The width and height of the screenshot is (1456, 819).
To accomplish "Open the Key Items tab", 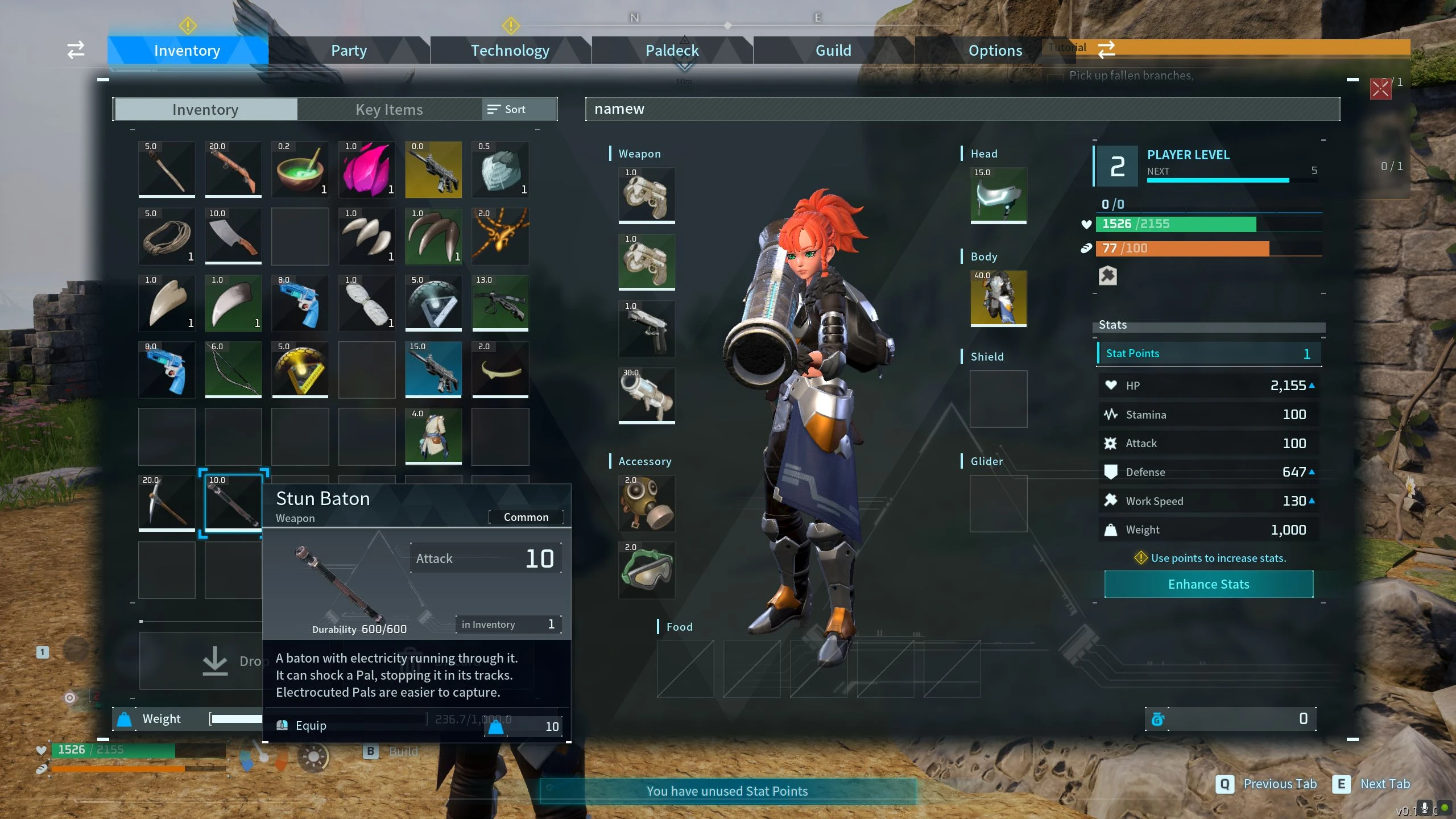I will pyautogui.click(x=388, y=109).
